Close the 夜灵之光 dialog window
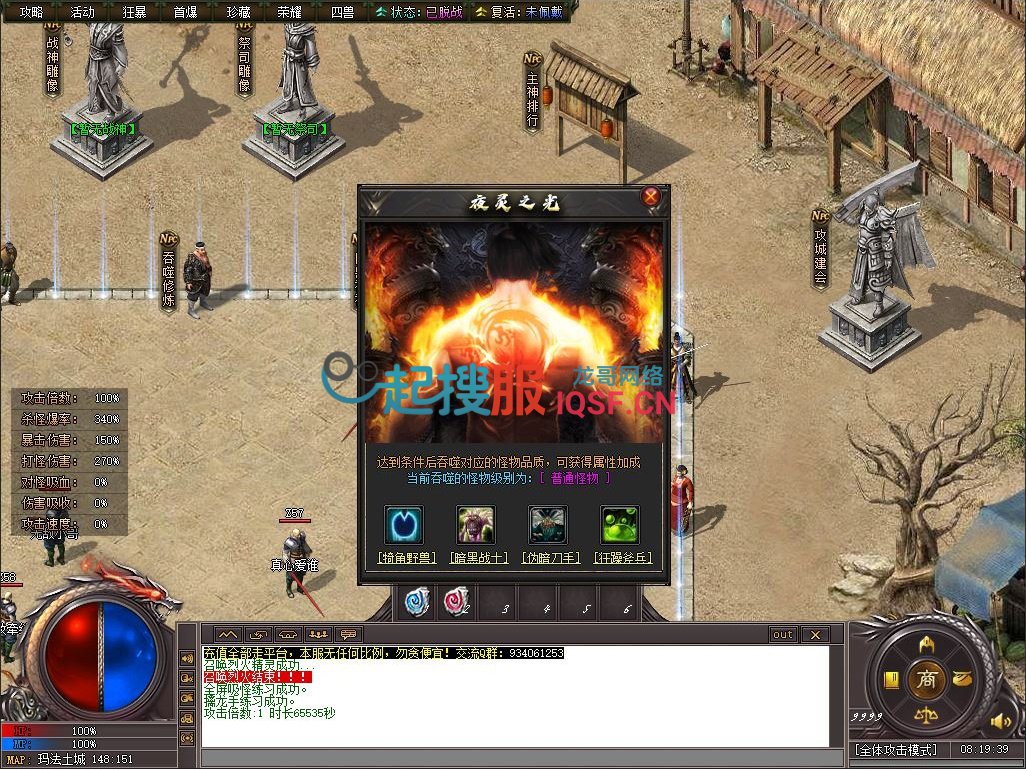 pos(651,197)
